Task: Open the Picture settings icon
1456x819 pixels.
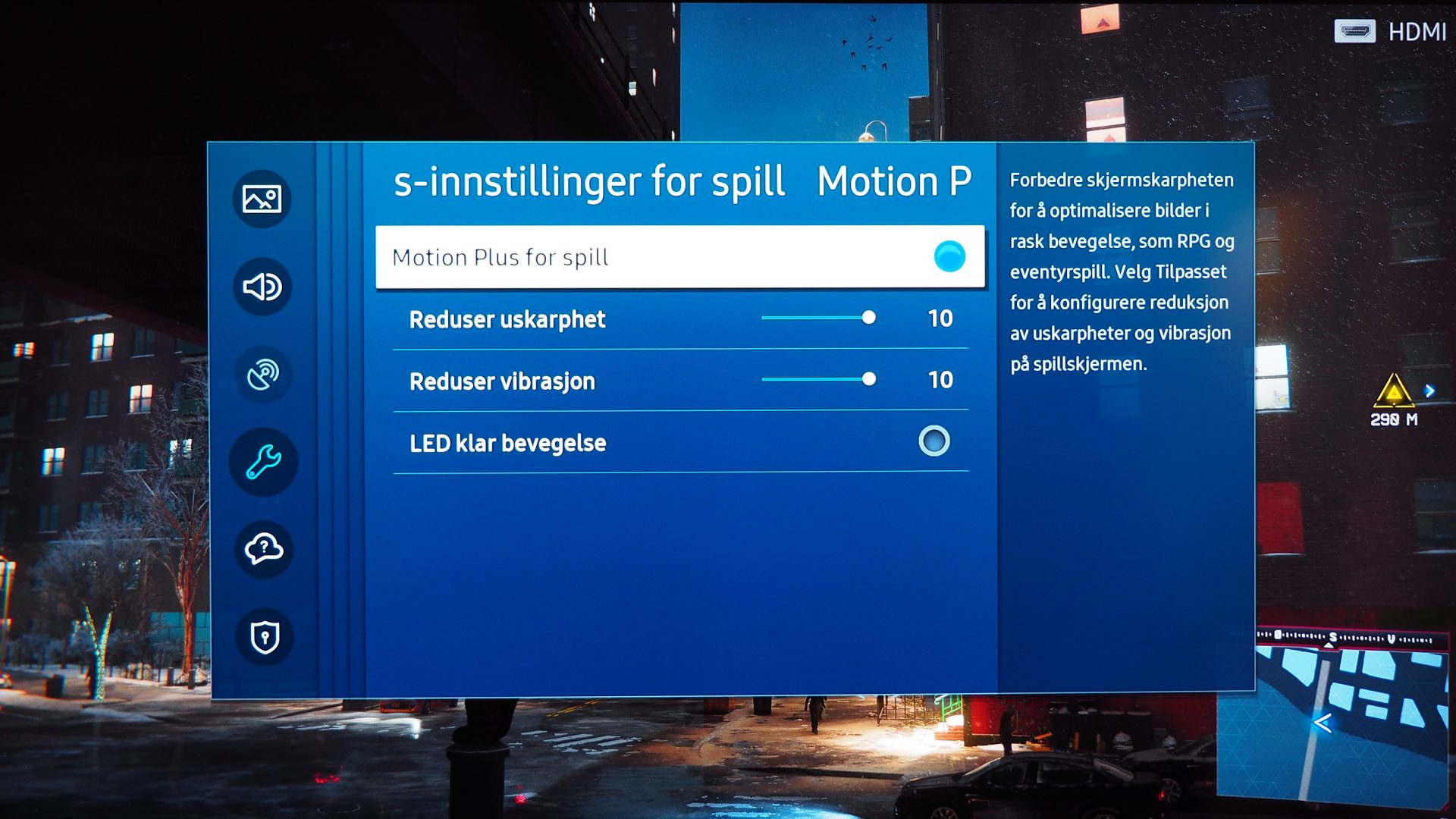Action: point(262,199)
